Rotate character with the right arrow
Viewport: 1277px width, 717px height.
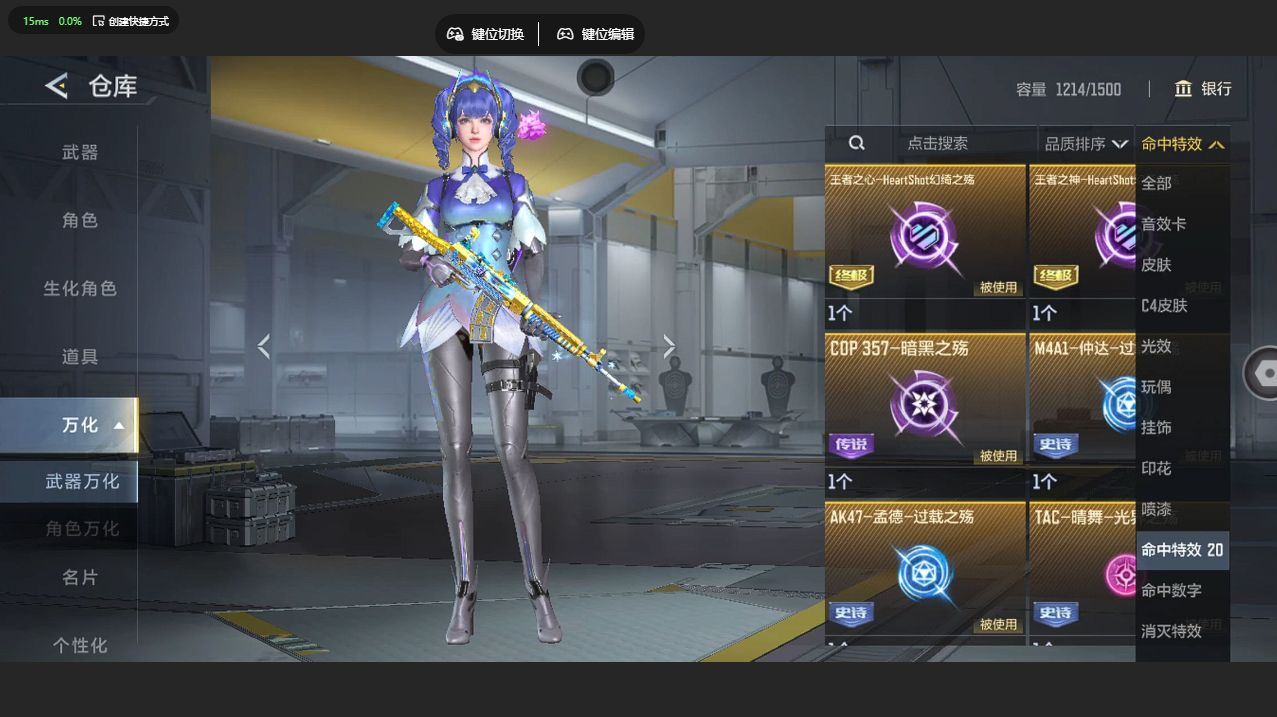click(669, 347)
